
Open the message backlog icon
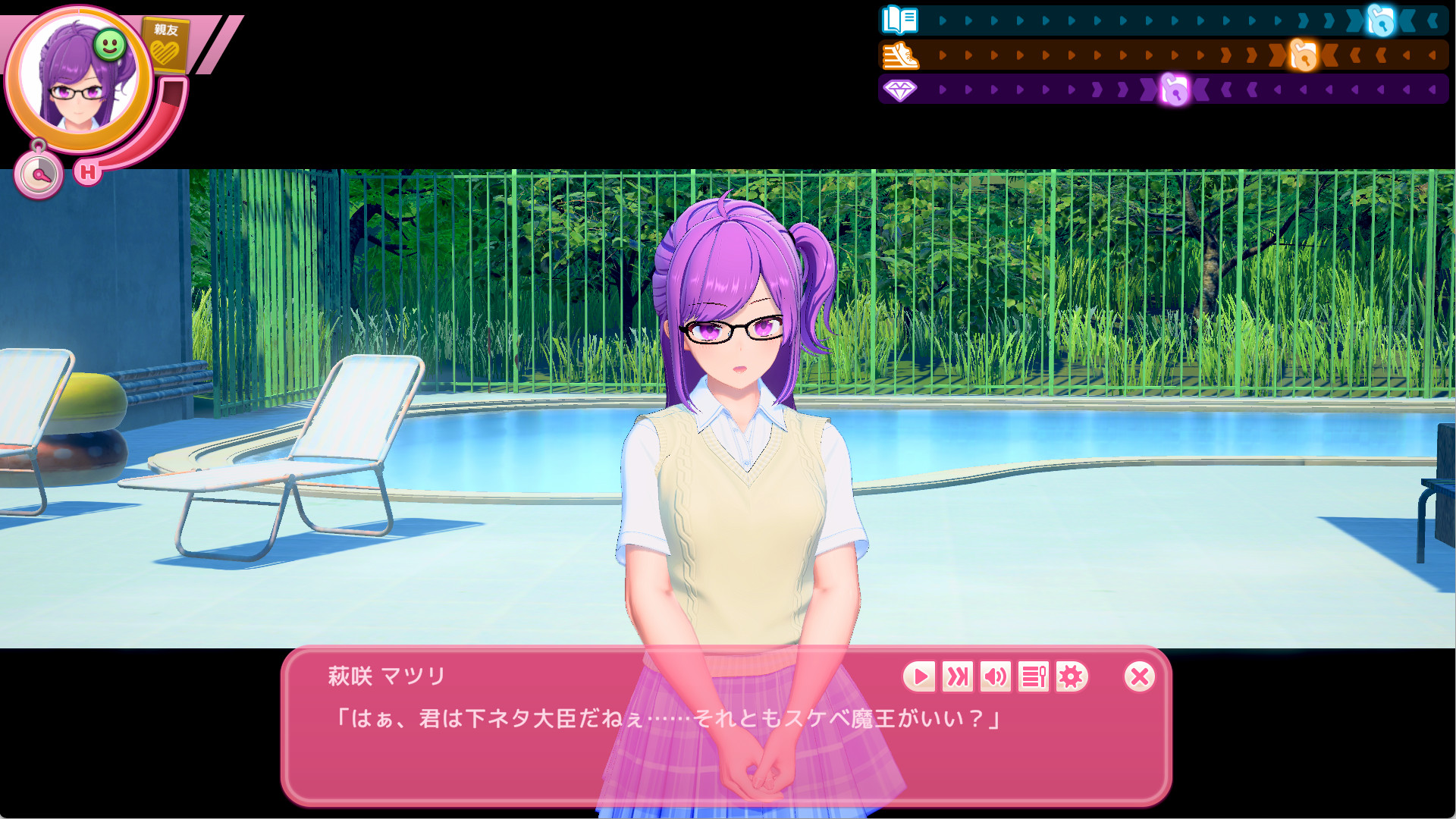tap(1033, 678)
